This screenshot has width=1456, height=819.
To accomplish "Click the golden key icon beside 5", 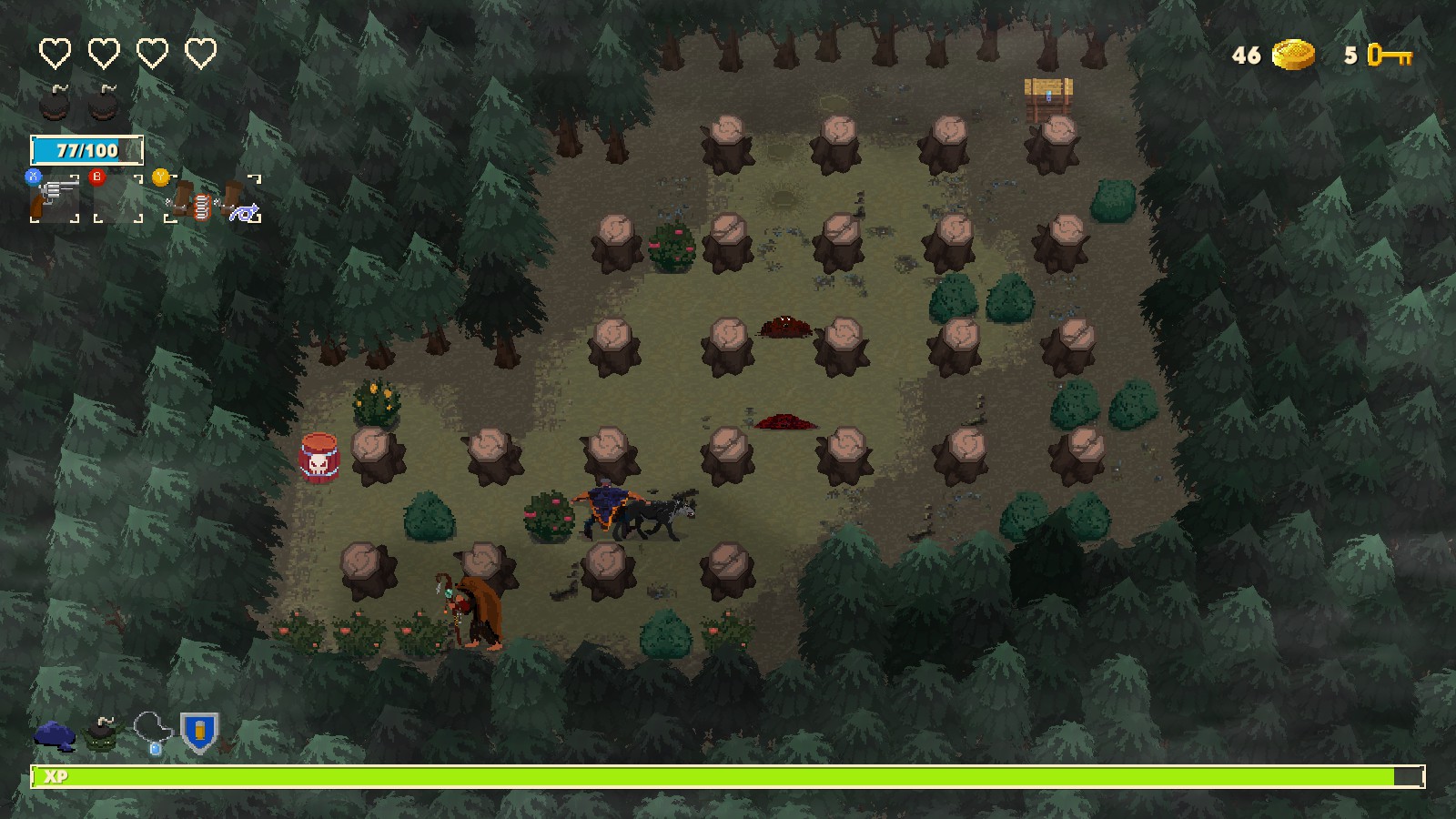I will [x=1390, y=57].
